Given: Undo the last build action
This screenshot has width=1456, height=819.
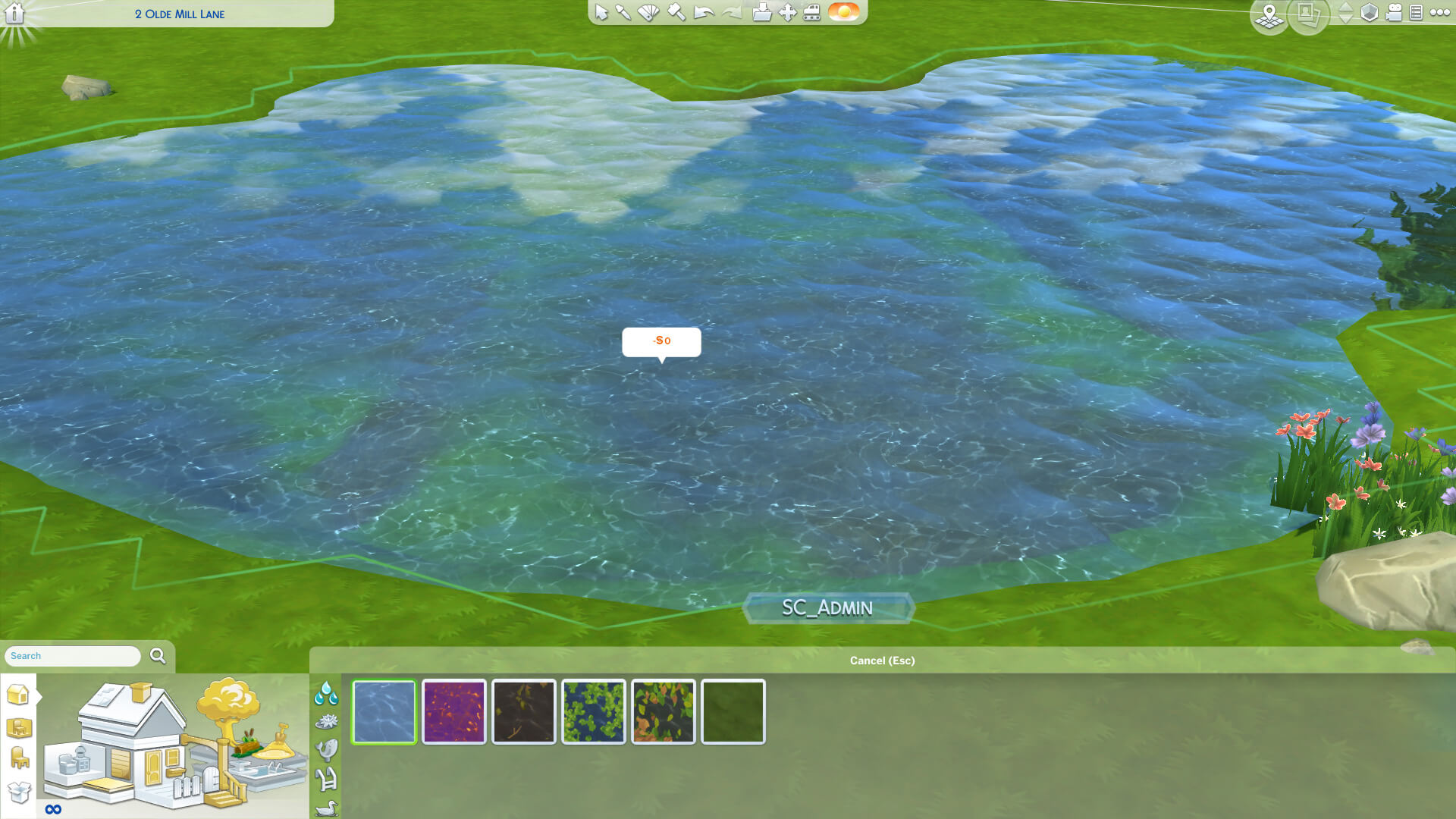Looking at the screenshot, I should pyautogui.click(x=704, y=13).
